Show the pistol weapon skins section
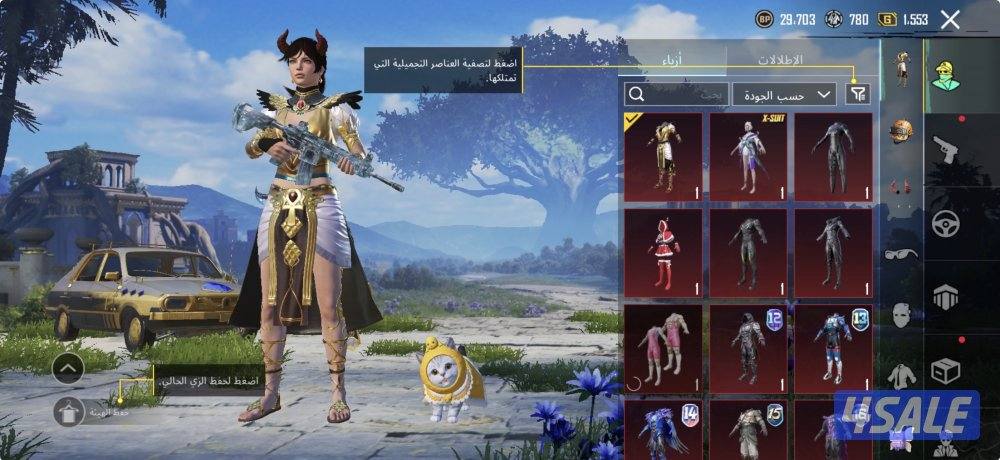This screenshot has height=460, width=1000. coord(946,149)
